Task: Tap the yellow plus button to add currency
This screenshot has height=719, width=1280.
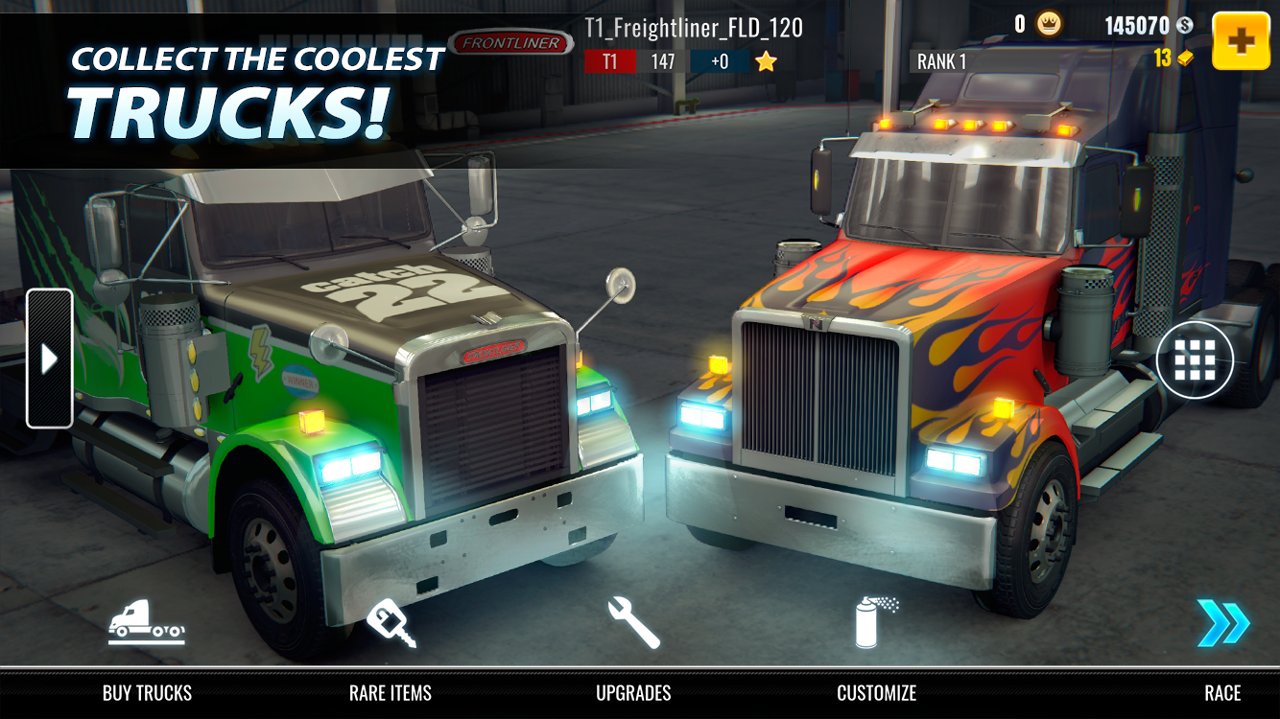Action: click(1241, 41)
